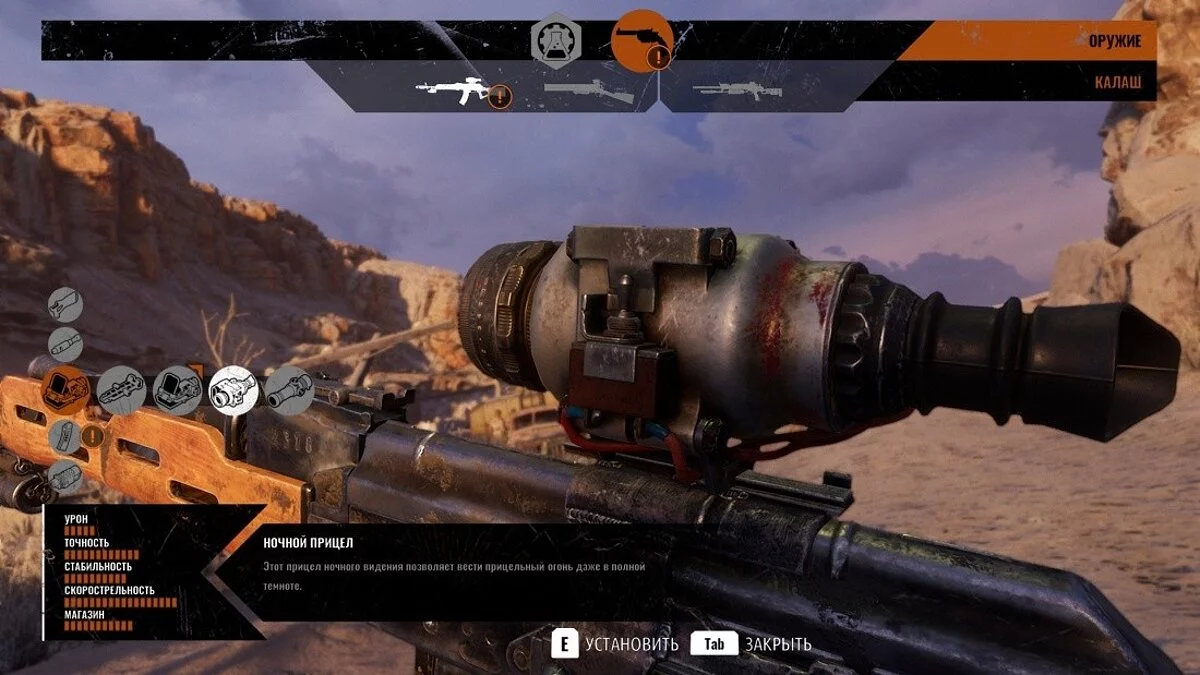Open the magazine attachment category

pyautogui.click(x=66, y=436)
